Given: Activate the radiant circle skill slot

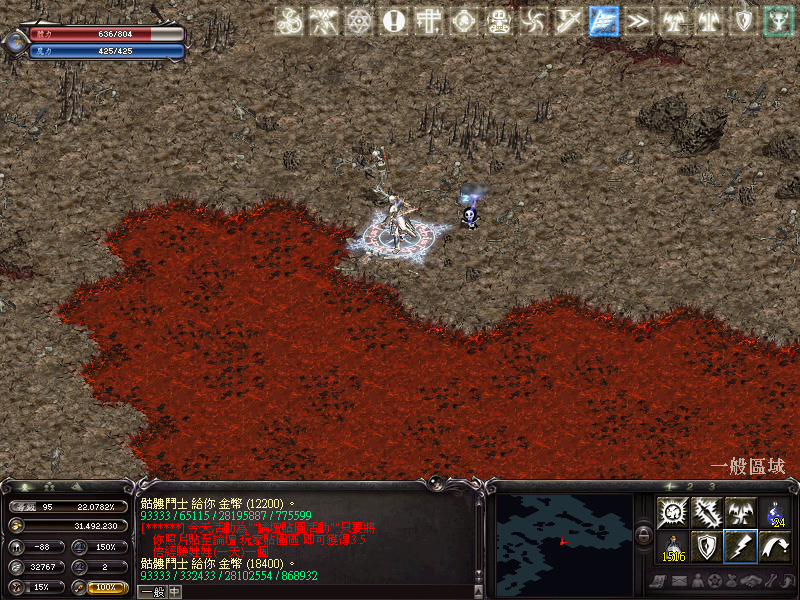Looking at the screenshot, I should click(x=672, y=513).
